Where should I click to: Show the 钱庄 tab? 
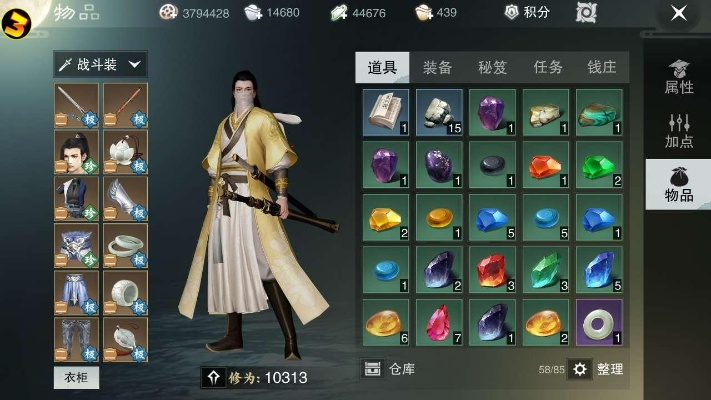coord(601,67)
